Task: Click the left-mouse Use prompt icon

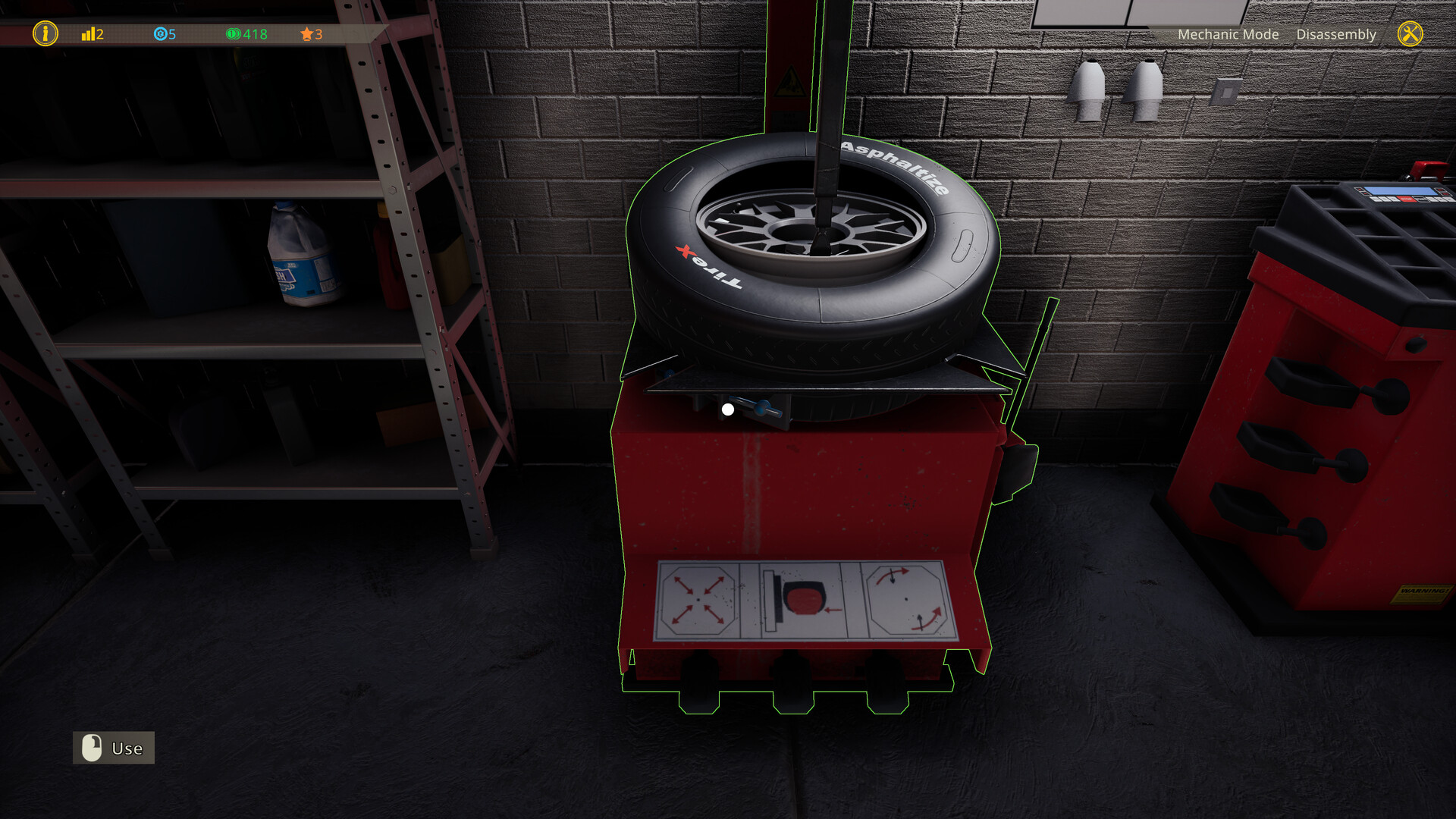Action: coord(92,748)
